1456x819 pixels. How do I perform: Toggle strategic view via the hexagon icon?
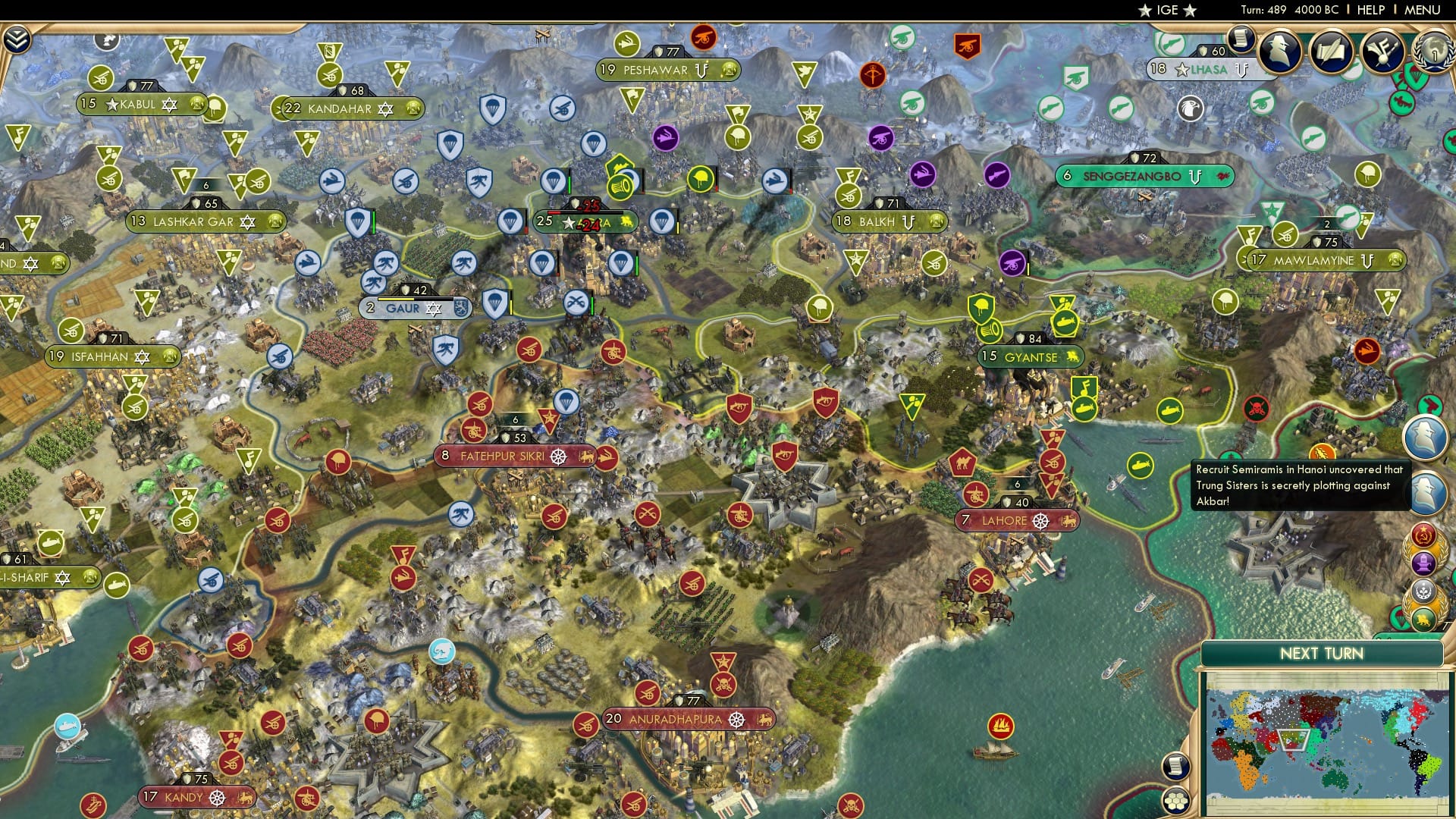pos(1176,801)
